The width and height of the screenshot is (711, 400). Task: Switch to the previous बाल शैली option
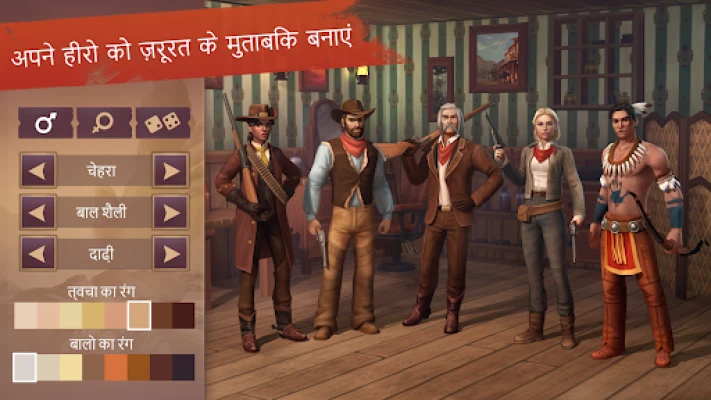pos(39,211)
